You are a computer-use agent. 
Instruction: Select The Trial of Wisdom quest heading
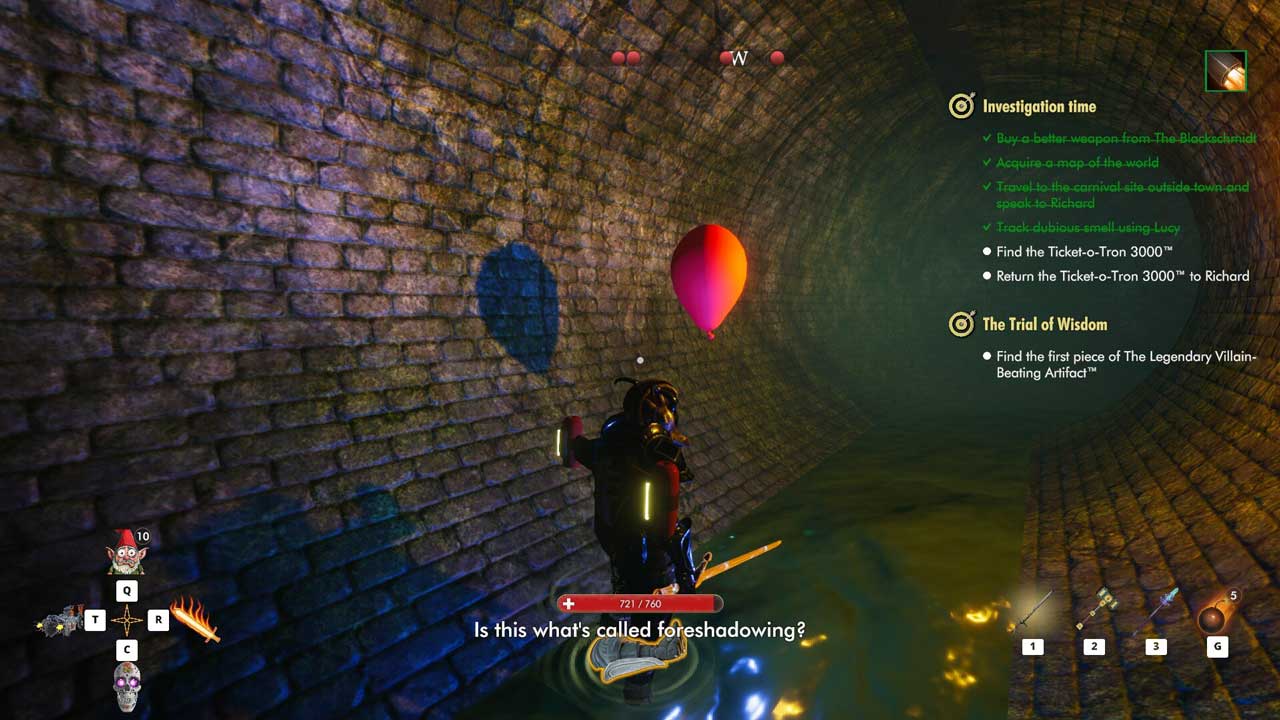[1044, 324]
